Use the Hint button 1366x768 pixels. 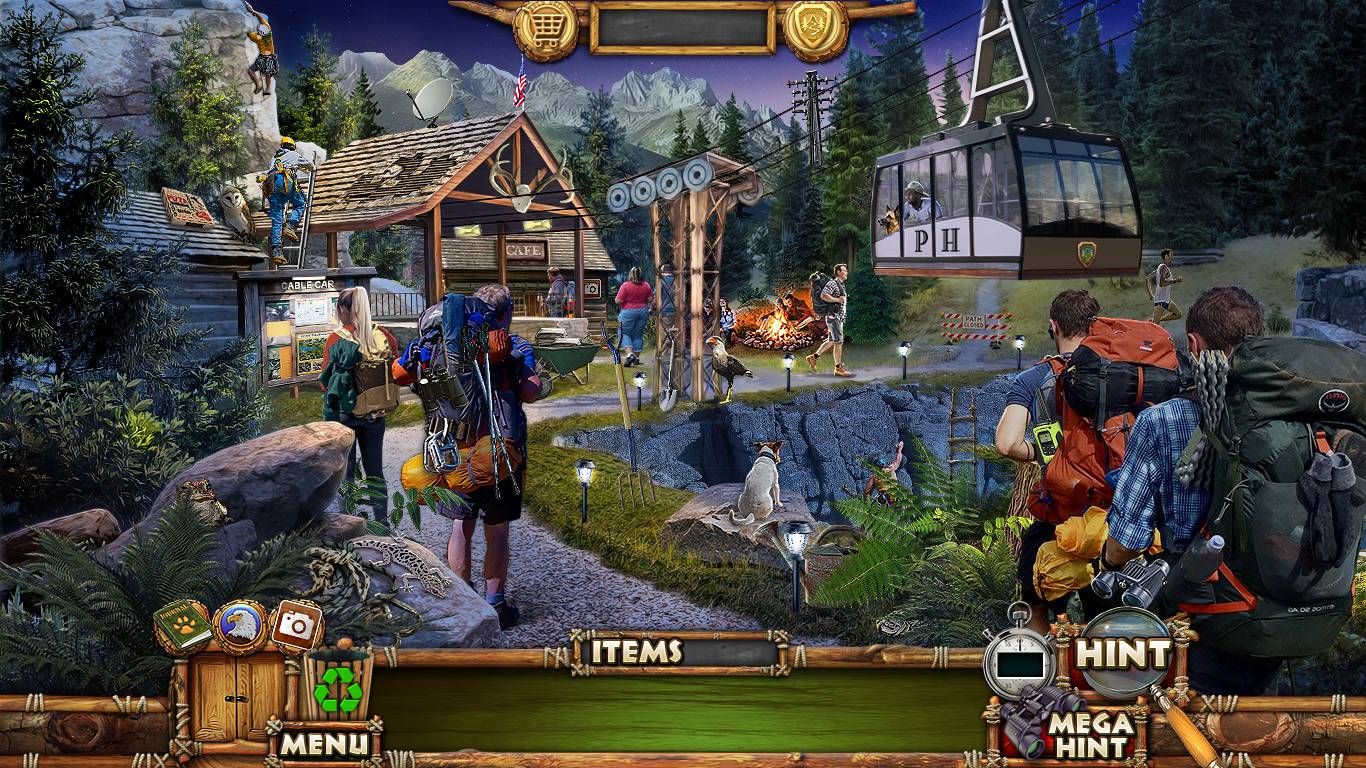(1124, 654)
